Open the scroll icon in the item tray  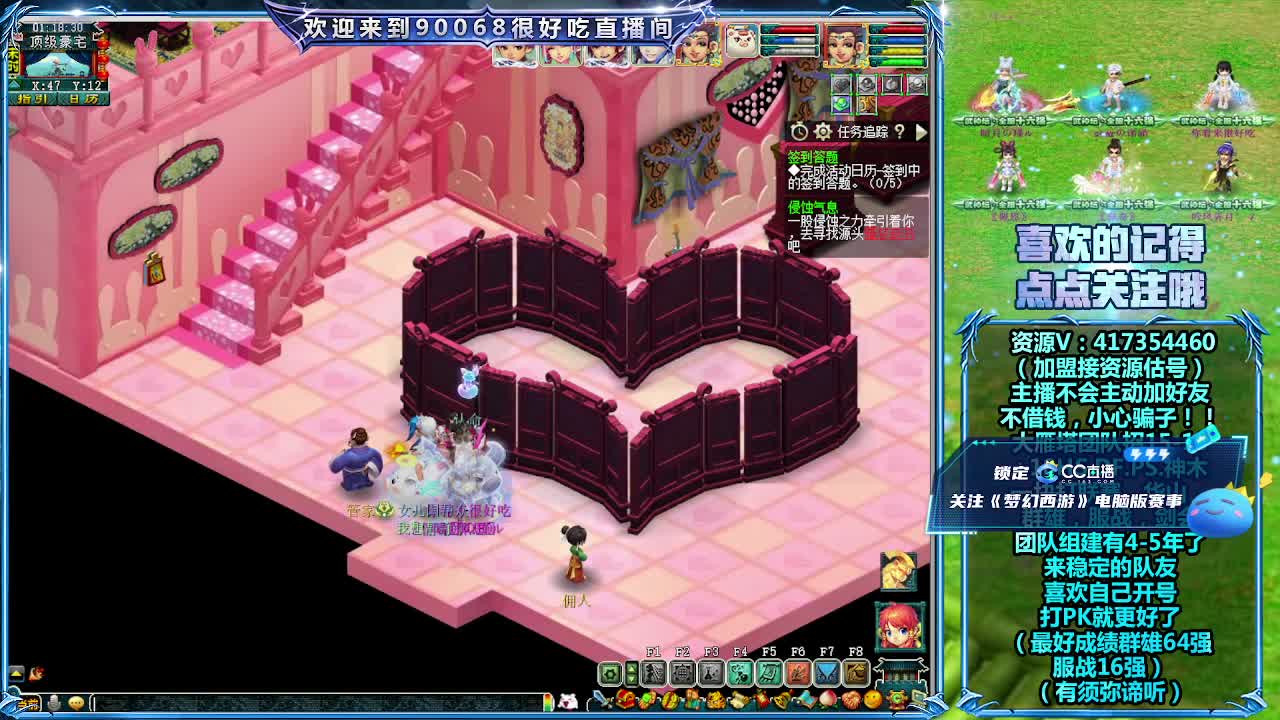(x=740, y=699)
